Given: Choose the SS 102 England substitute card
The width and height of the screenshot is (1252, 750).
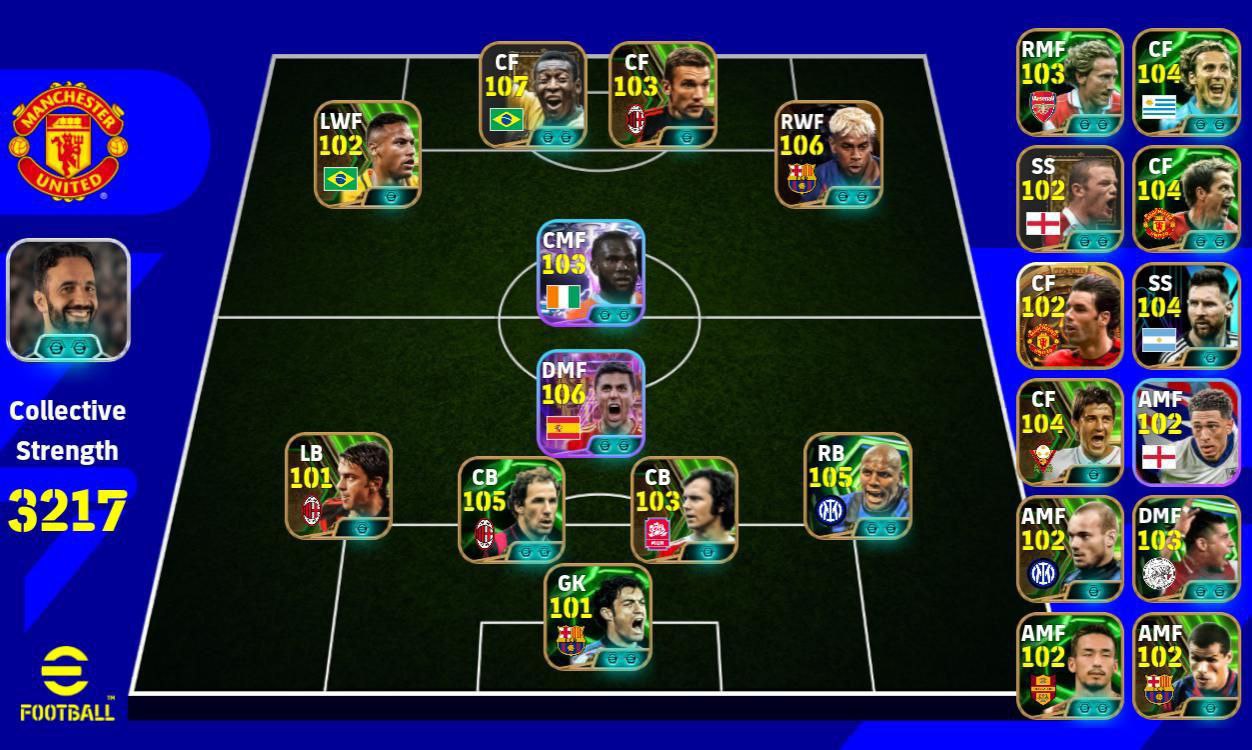Looking at the screenshot, I should click(x=1070, y=199).
